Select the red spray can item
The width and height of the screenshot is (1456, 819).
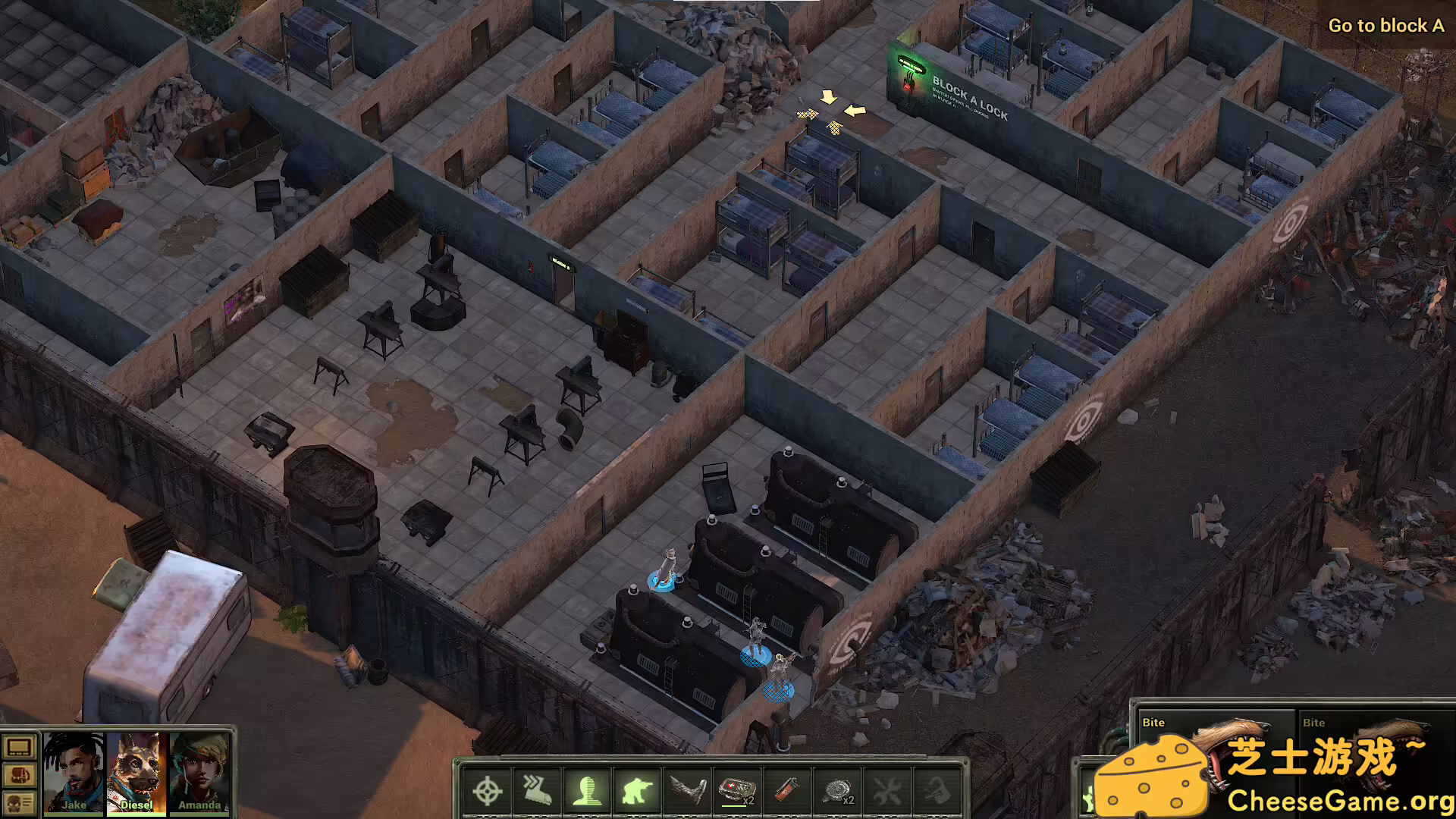(786, 791)
